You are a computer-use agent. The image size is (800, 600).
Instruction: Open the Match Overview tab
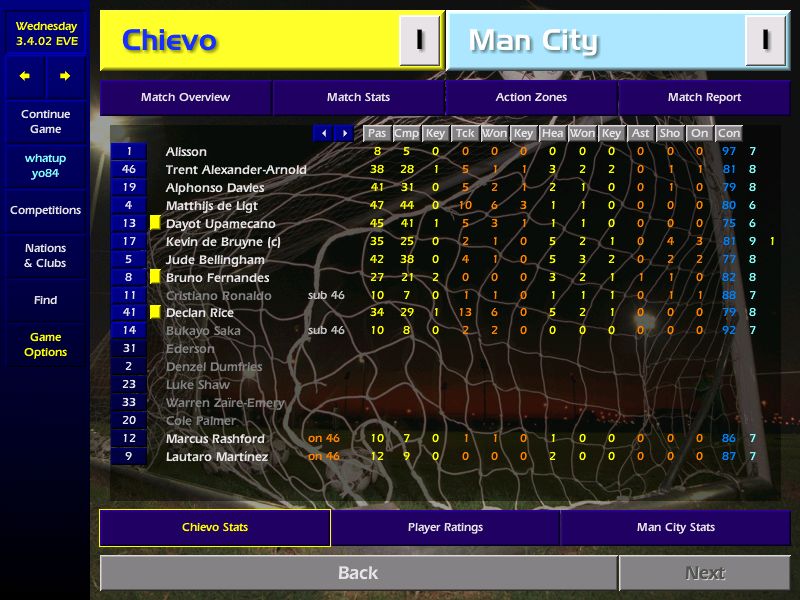[x=185, y=97]
